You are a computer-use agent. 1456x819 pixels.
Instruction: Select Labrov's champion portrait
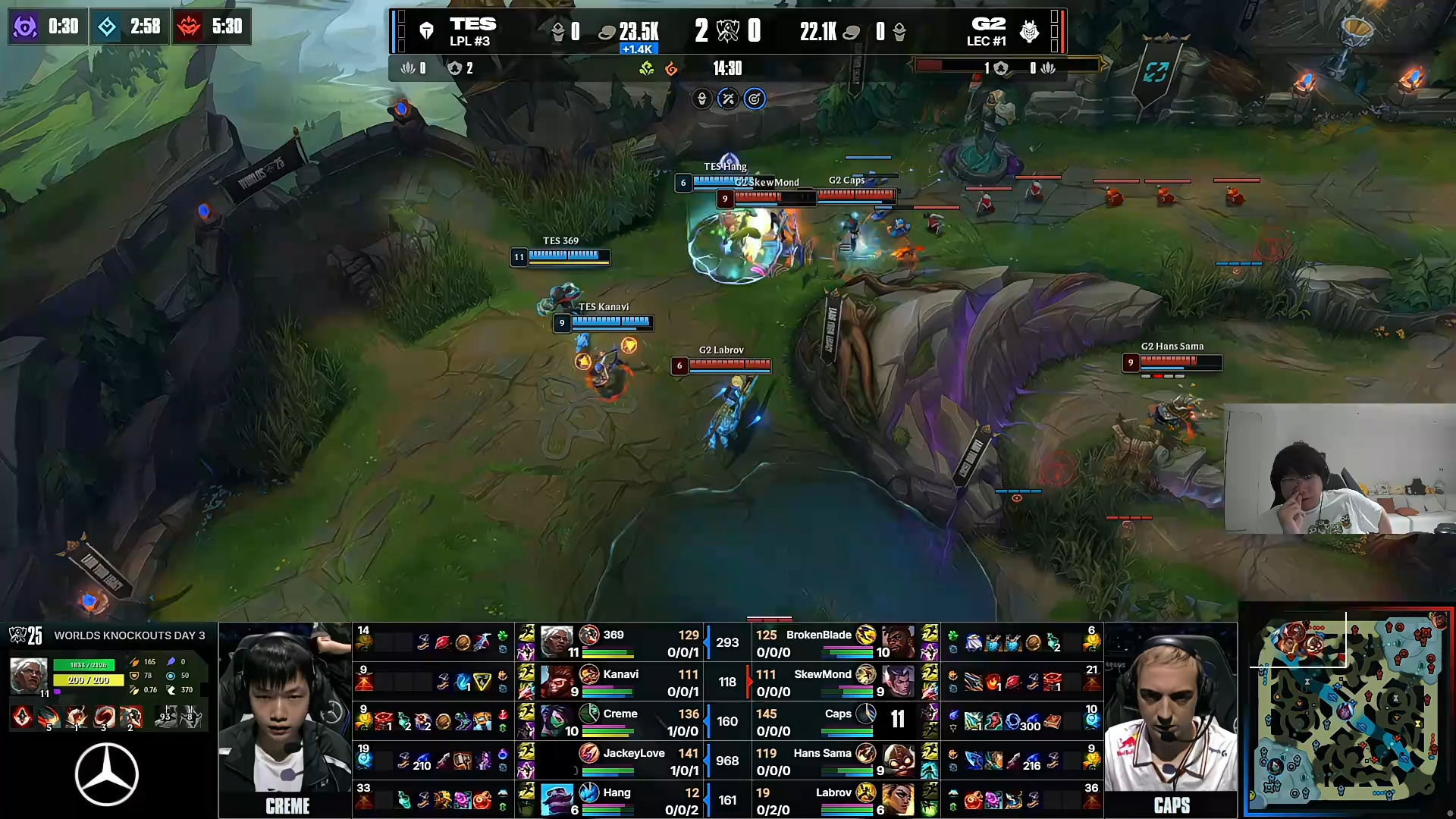pyautogui.click(x=899, y=800)
